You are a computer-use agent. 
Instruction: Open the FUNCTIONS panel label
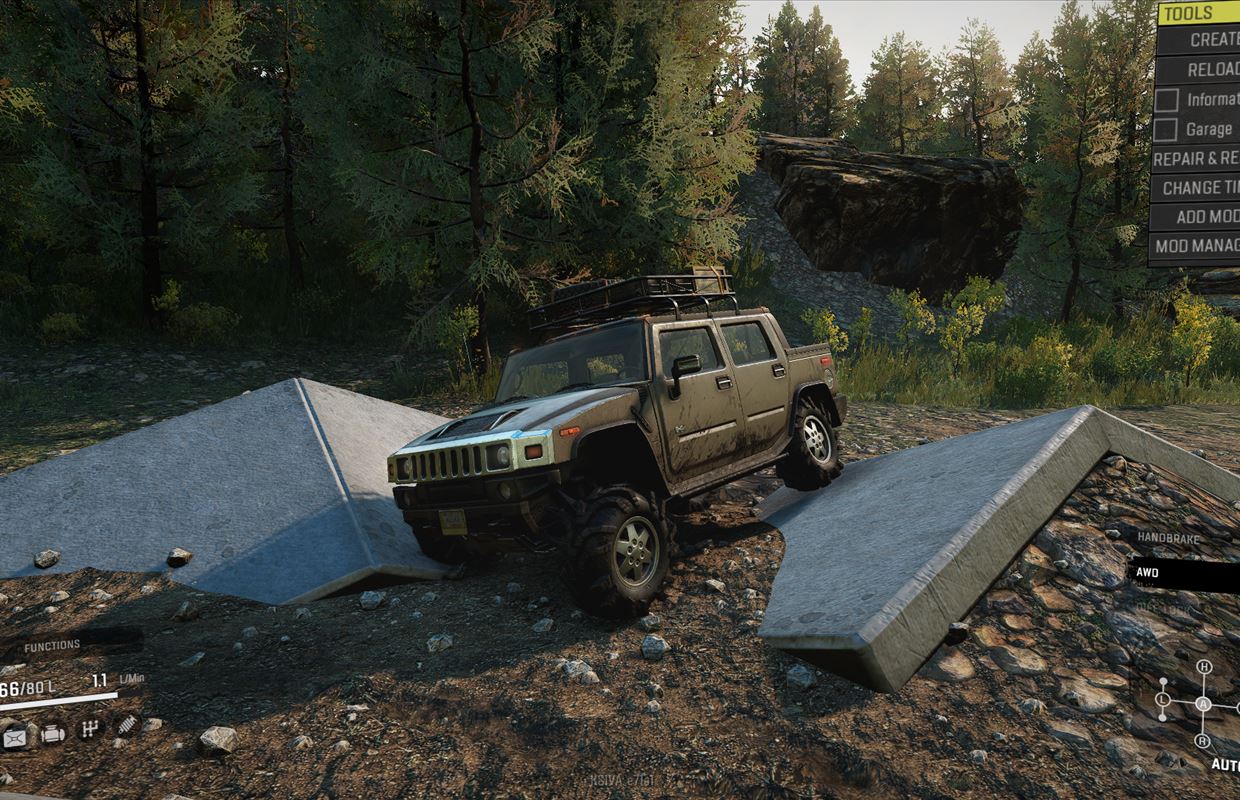coord(52,646)
